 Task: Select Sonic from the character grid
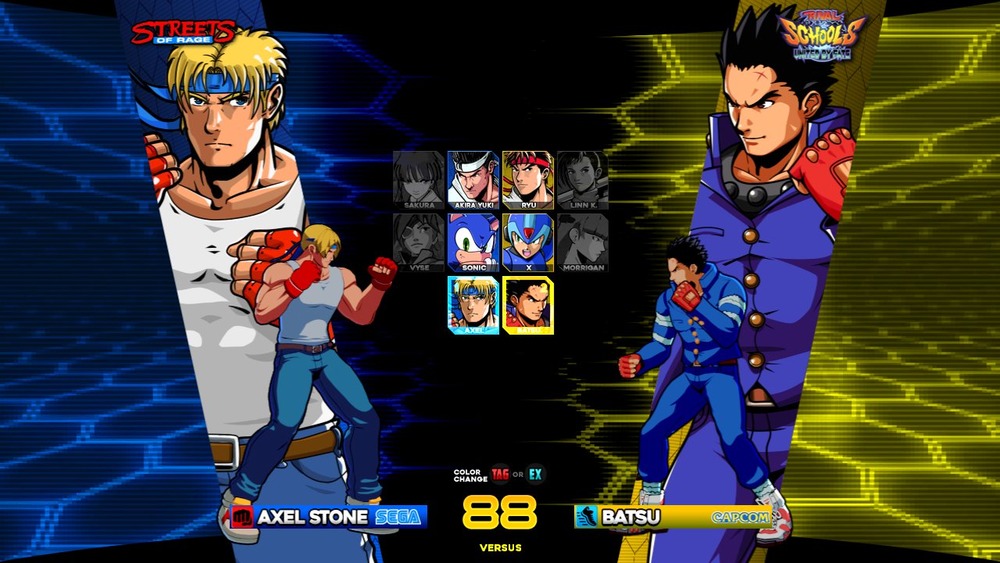[x=472, y=242]
